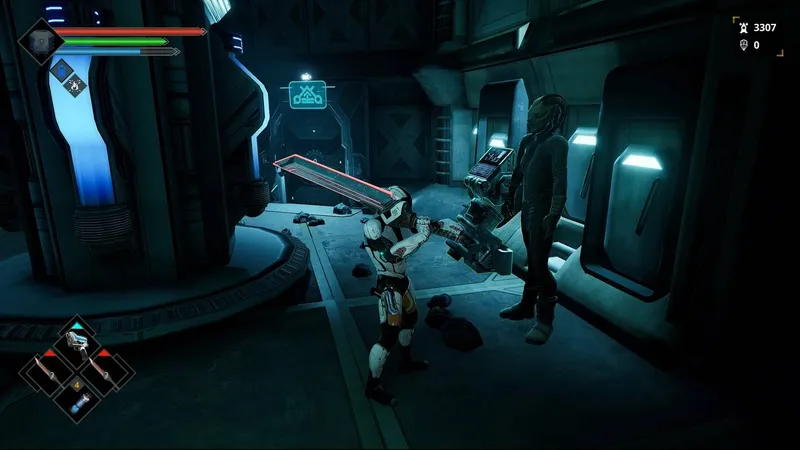Click the flame status effect icon
This screenshot has height=450, width=800.
tap(73, 86)
